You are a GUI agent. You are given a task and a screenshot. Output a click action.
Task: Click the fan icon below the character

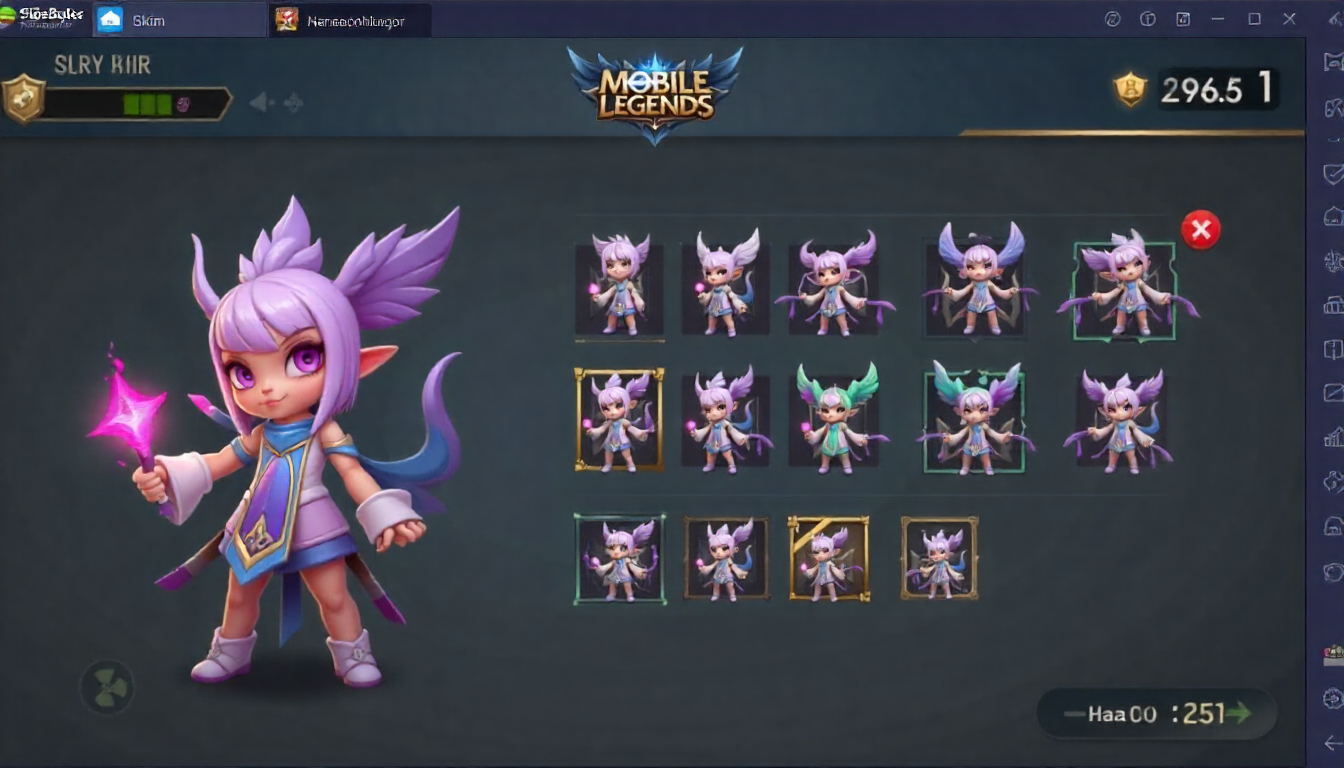106,687
